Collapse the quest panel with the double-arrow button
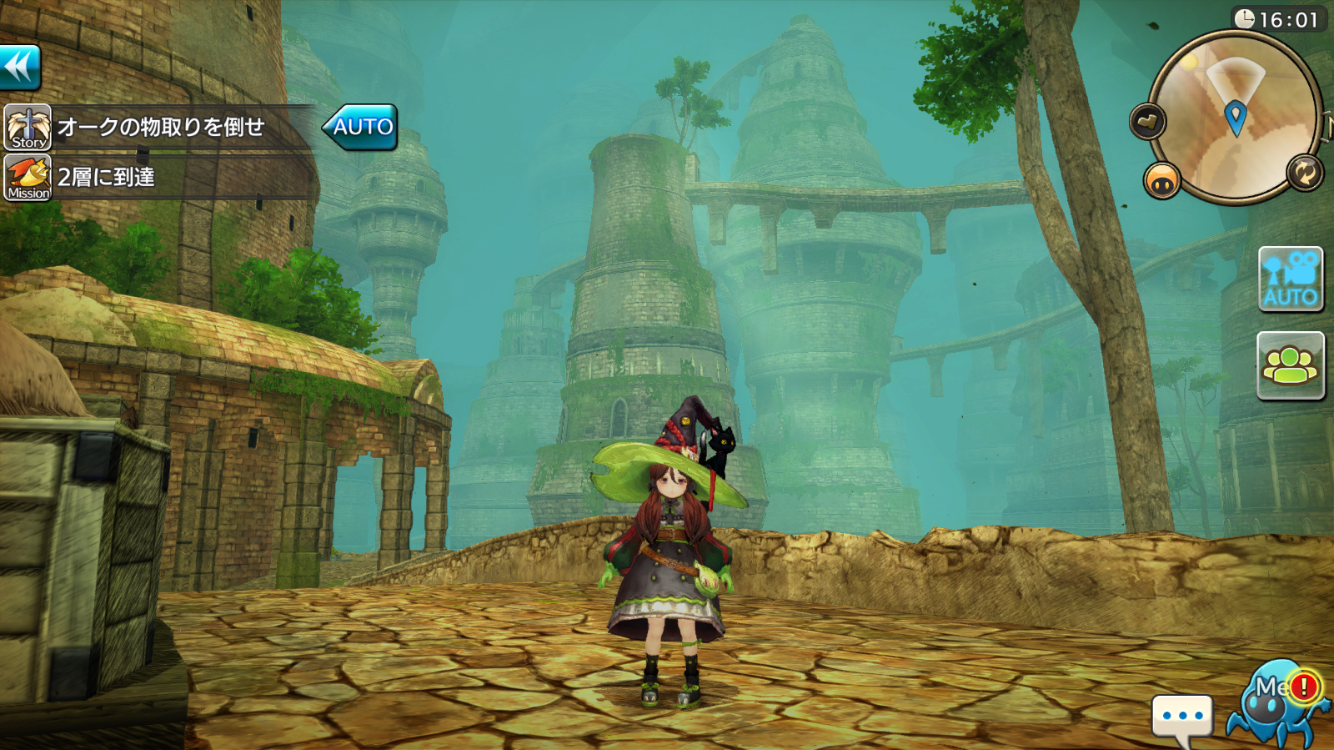The height and width of the screenshot is (750, 1334). (x=20, y=68)
